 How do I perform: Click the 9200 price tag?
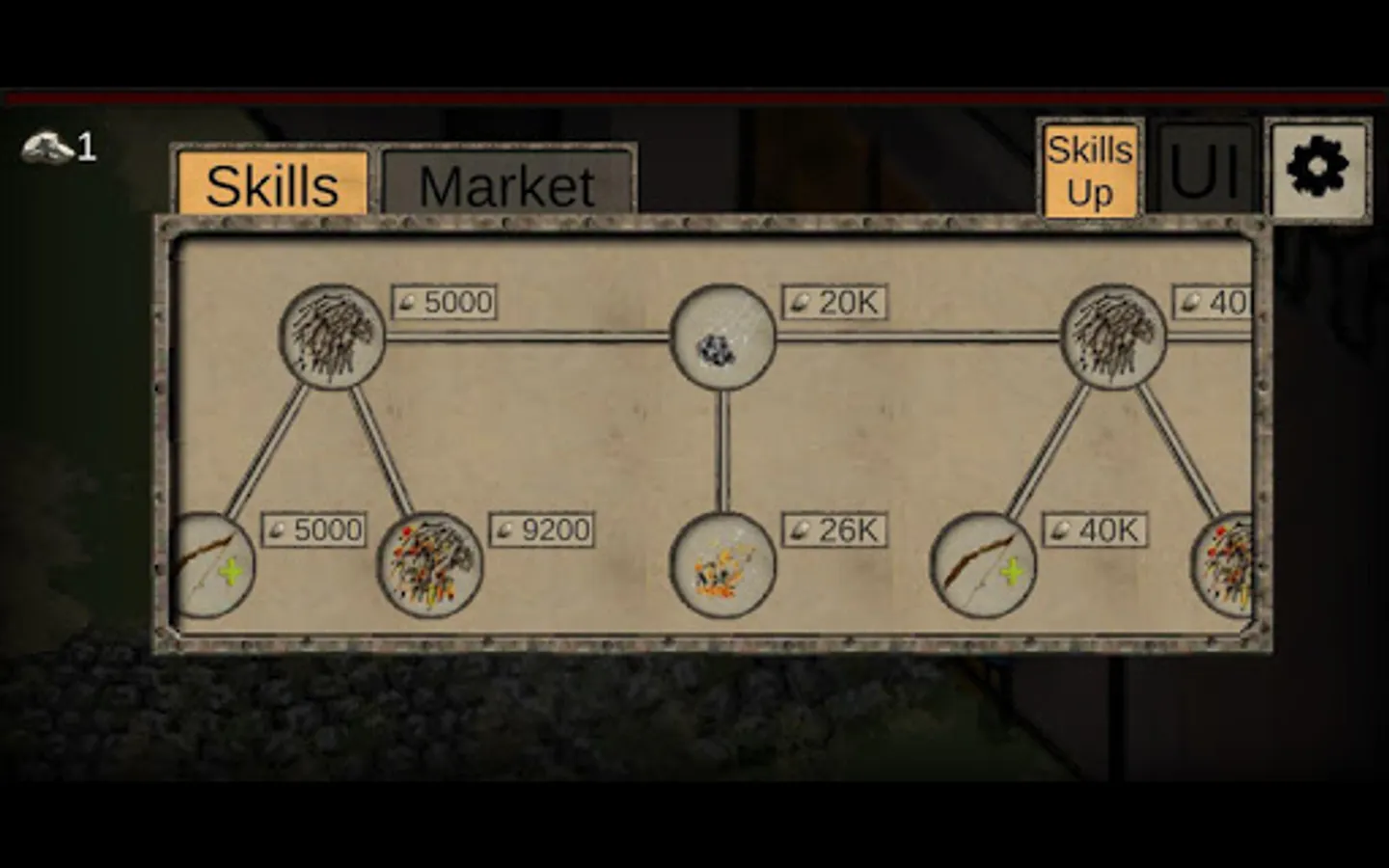pos(542,528)
